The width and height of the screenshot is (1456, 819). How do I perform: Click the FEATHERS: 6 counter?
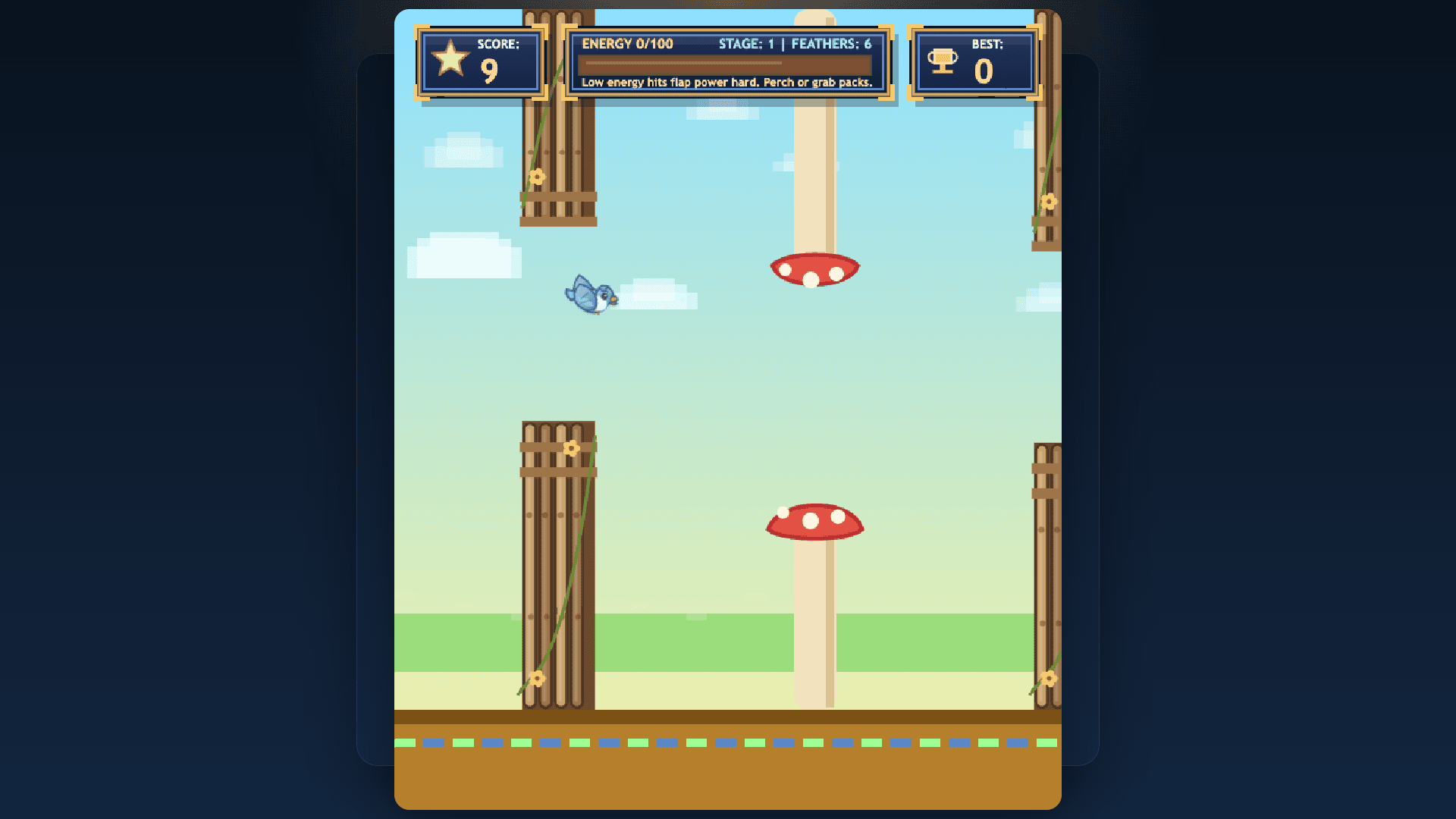point(833,44)
